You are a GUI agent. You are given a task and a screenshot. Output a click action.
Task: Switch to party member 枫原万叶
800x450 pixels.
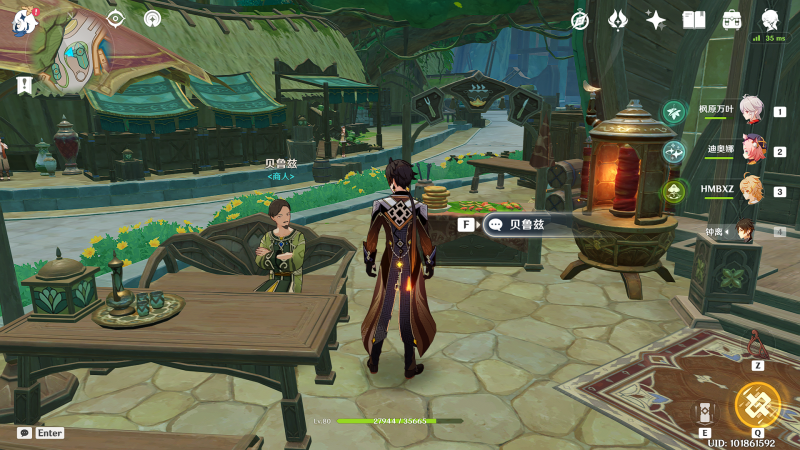coord(752,110)
